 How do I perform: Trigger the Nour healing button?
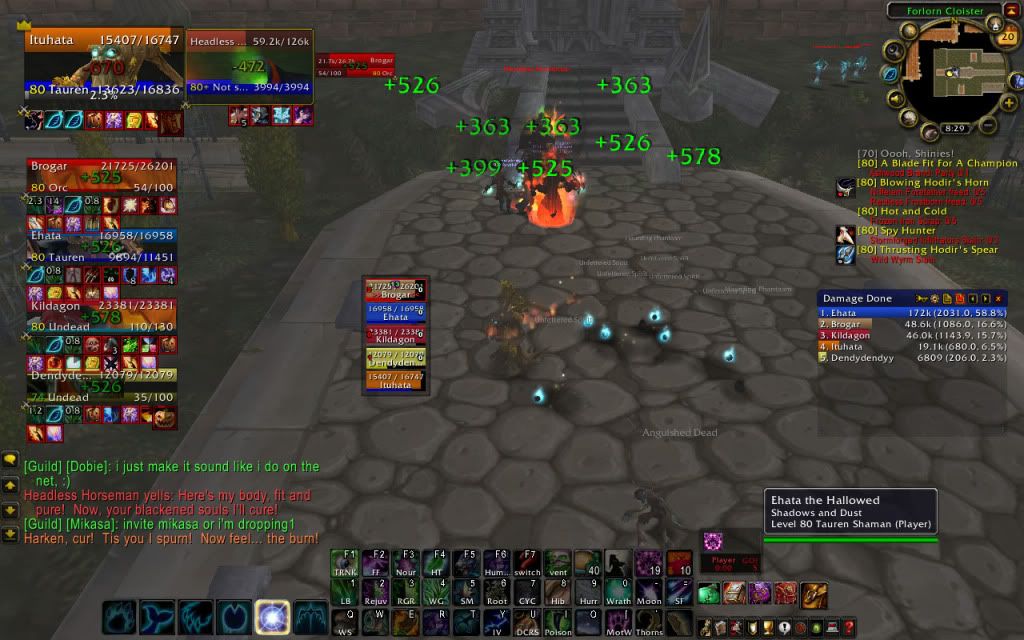click(x=404, y=563)
